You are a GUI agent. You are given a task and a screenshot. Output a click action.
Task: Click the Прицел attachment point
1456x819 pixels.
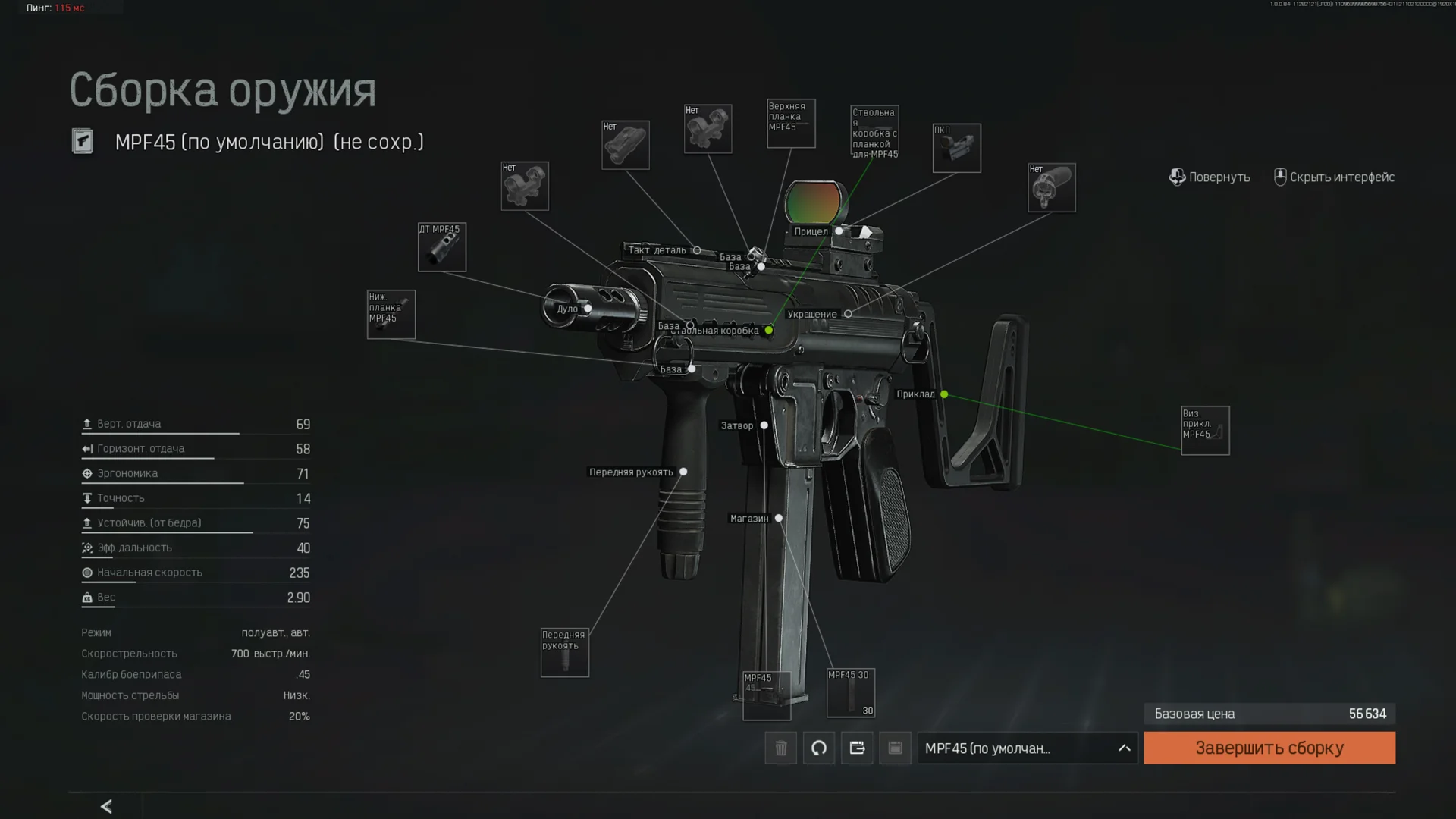[x=839, y=231]
